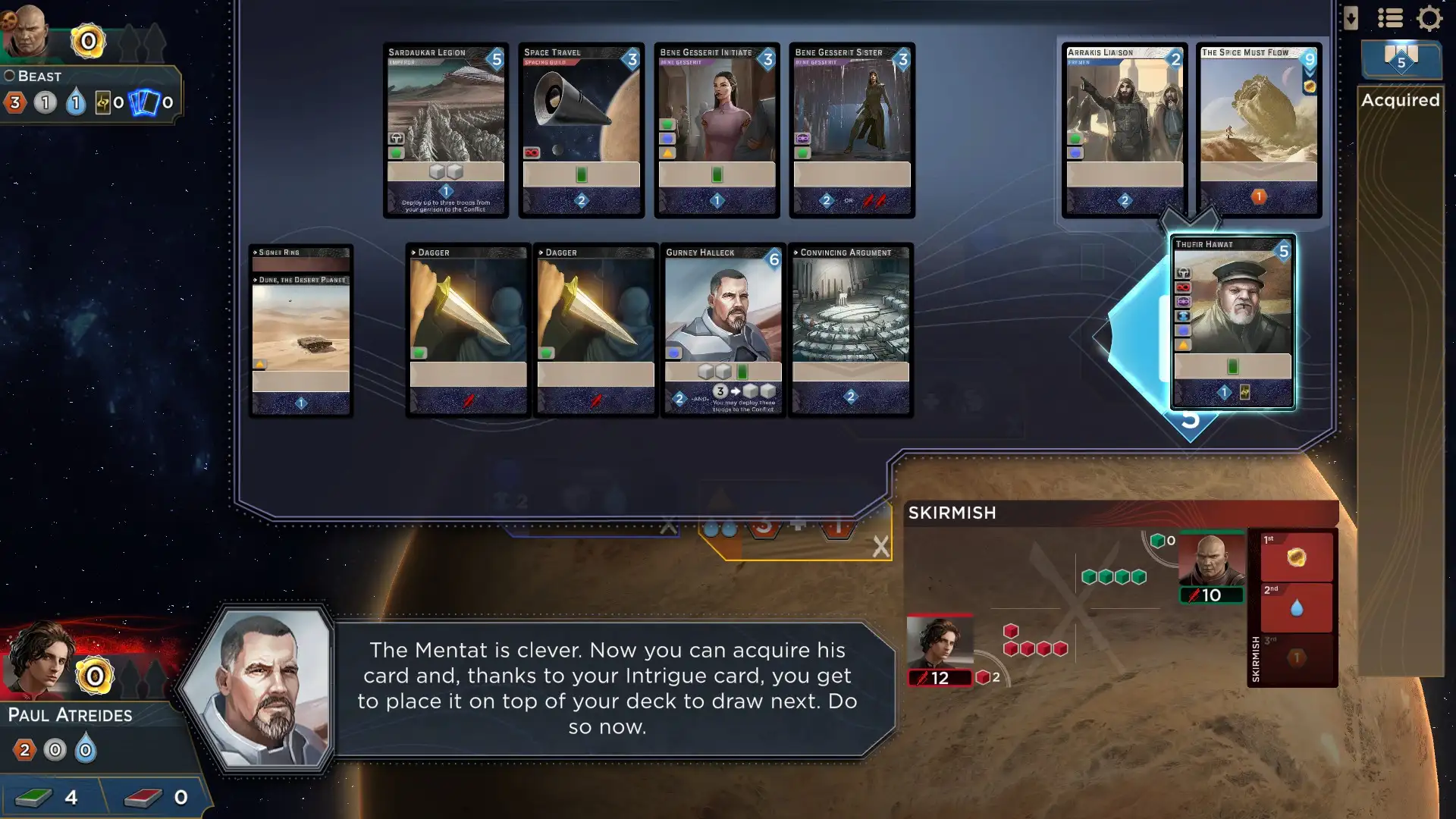This screenshot has width=1456, height=819.
Task: Select the first place Skirmish reward
Action: [x=1296, y=557]
